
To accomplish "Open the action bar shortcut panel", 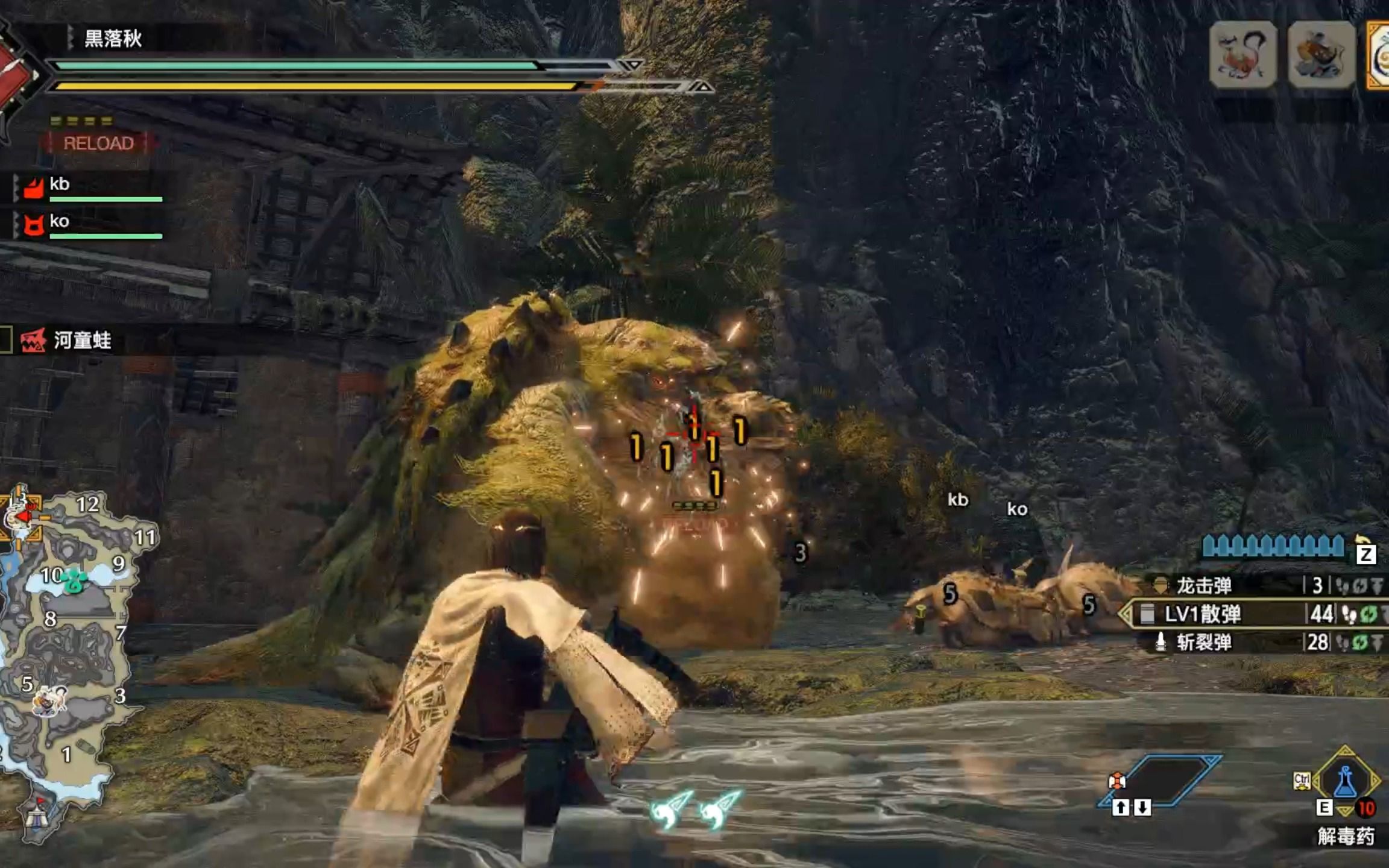I will coord(1161,781).
